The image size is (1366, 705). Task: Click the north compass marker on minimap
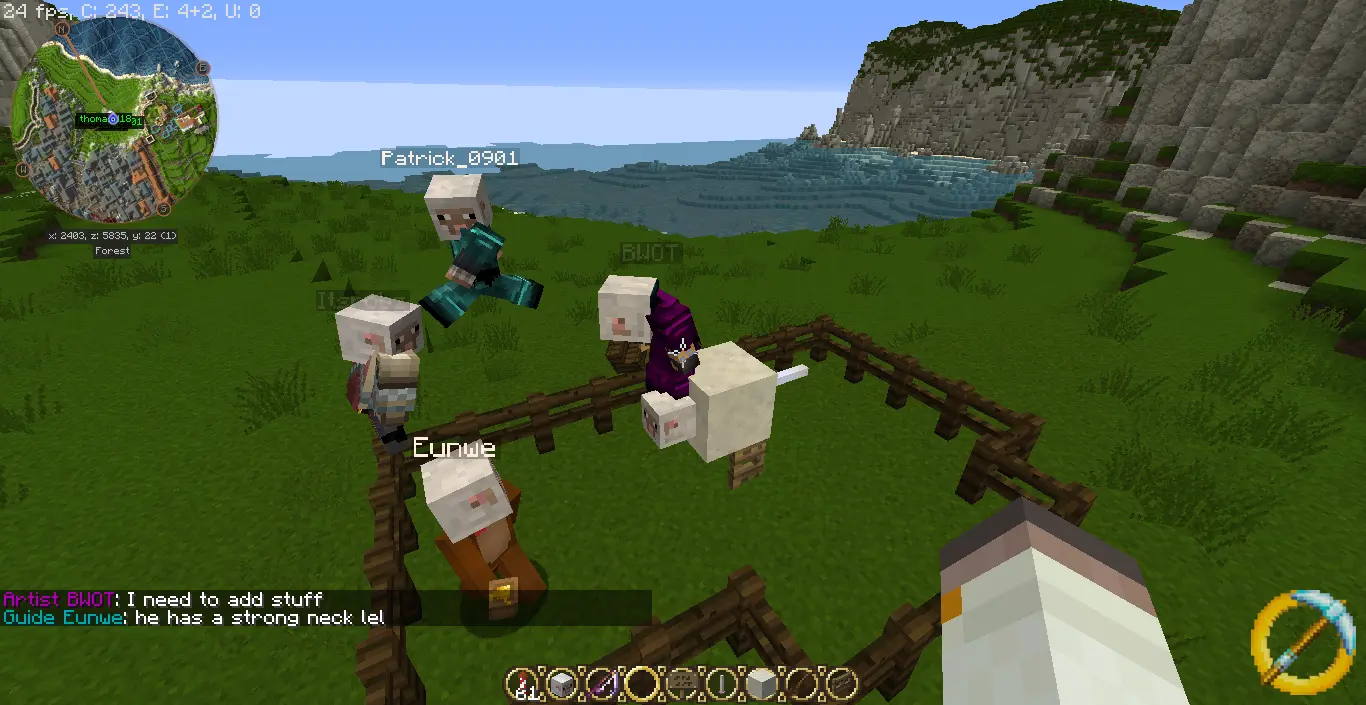[x=62, y=29]
